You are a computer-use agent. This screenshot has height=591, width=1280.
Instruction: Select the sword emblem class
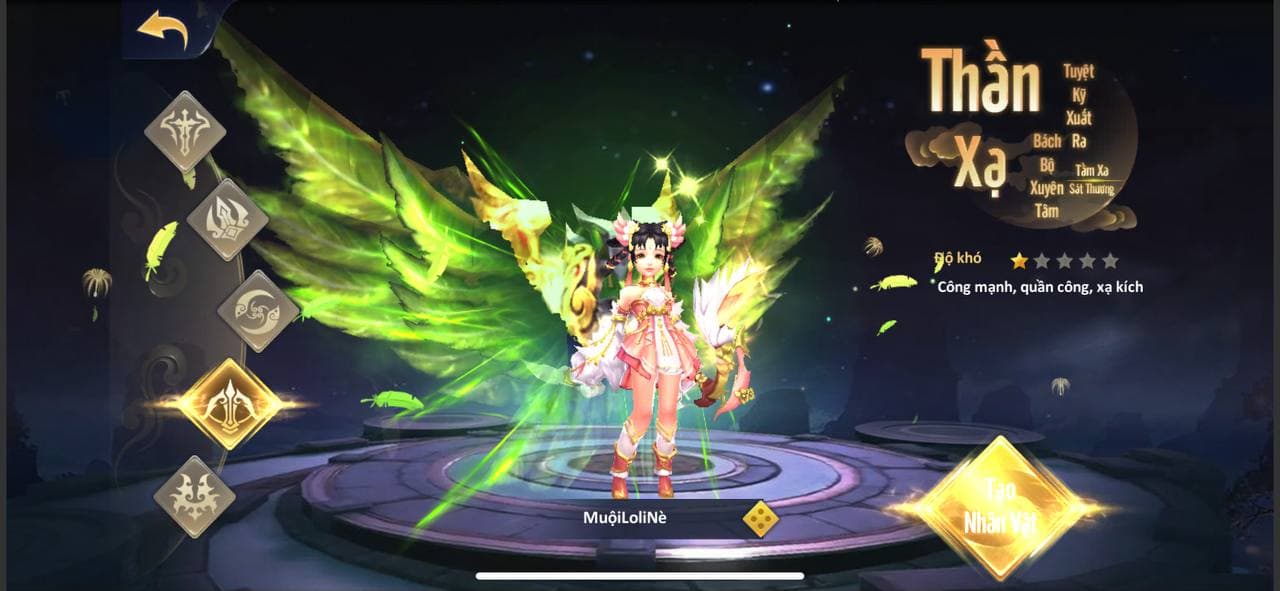coord(185,131)
